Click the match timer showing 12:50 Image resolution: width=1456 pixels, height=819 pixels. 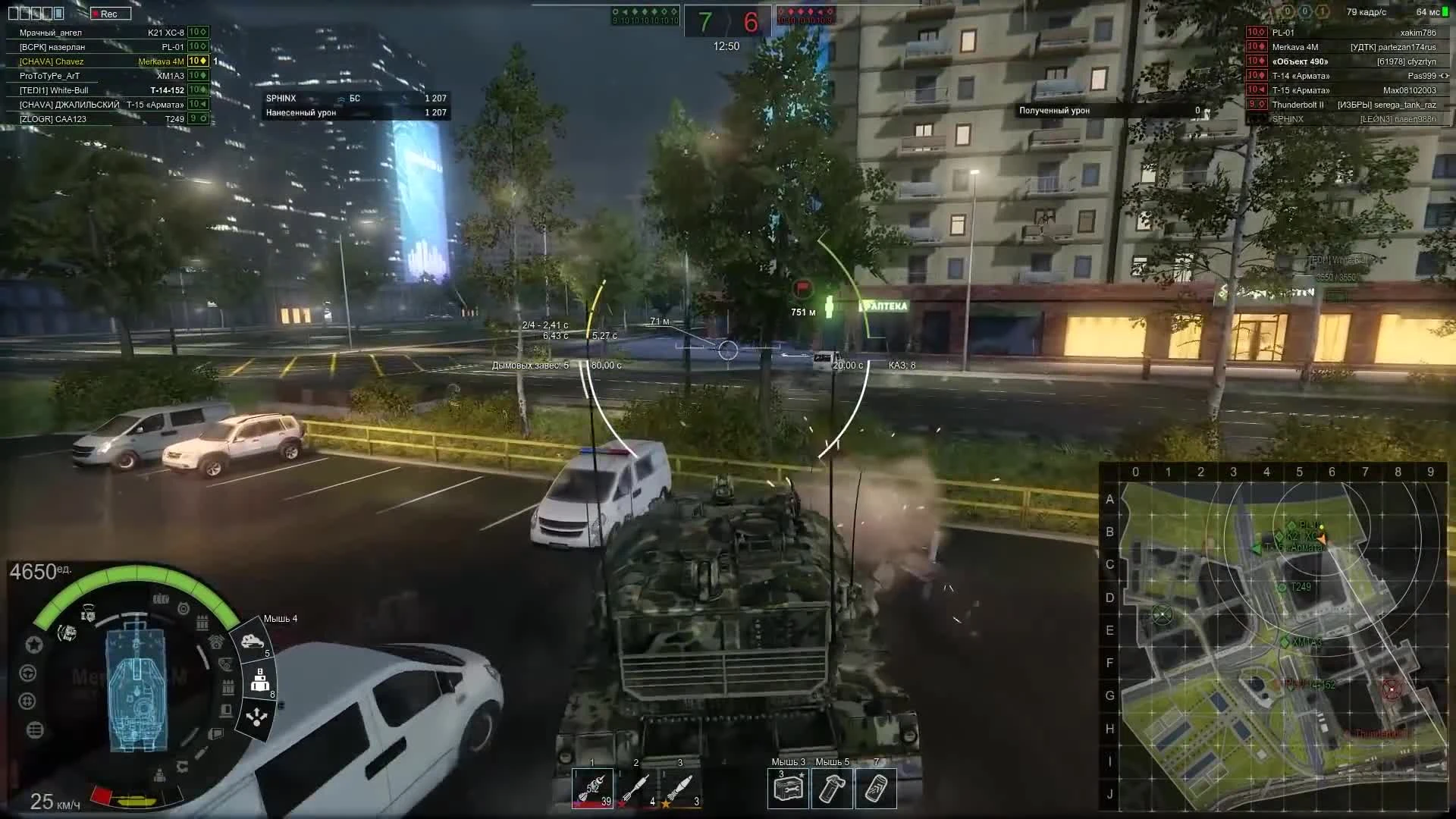pos(726,45)
